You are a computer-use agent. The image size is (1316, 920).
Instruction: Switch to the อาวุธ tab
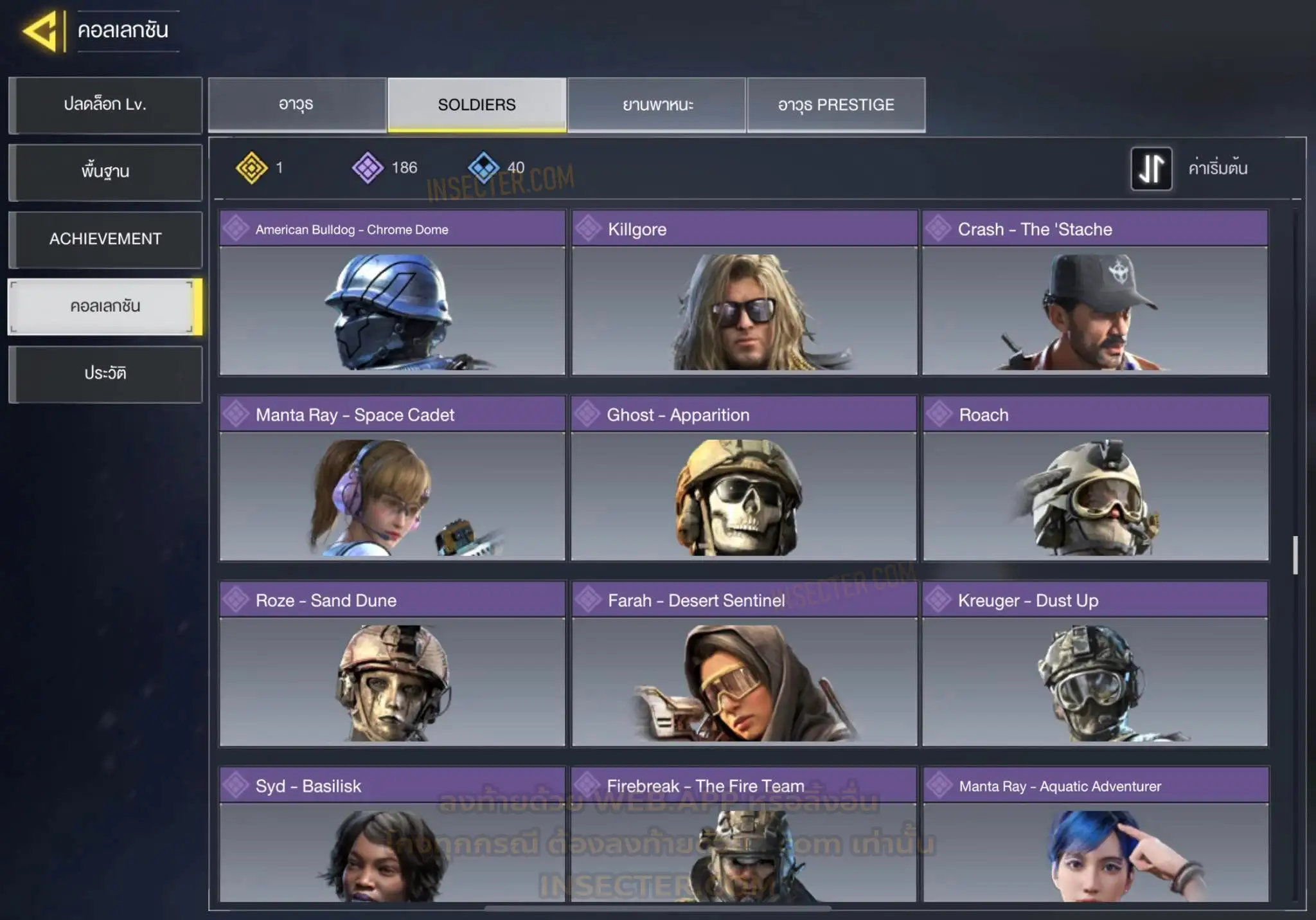(x=297, y=105)
